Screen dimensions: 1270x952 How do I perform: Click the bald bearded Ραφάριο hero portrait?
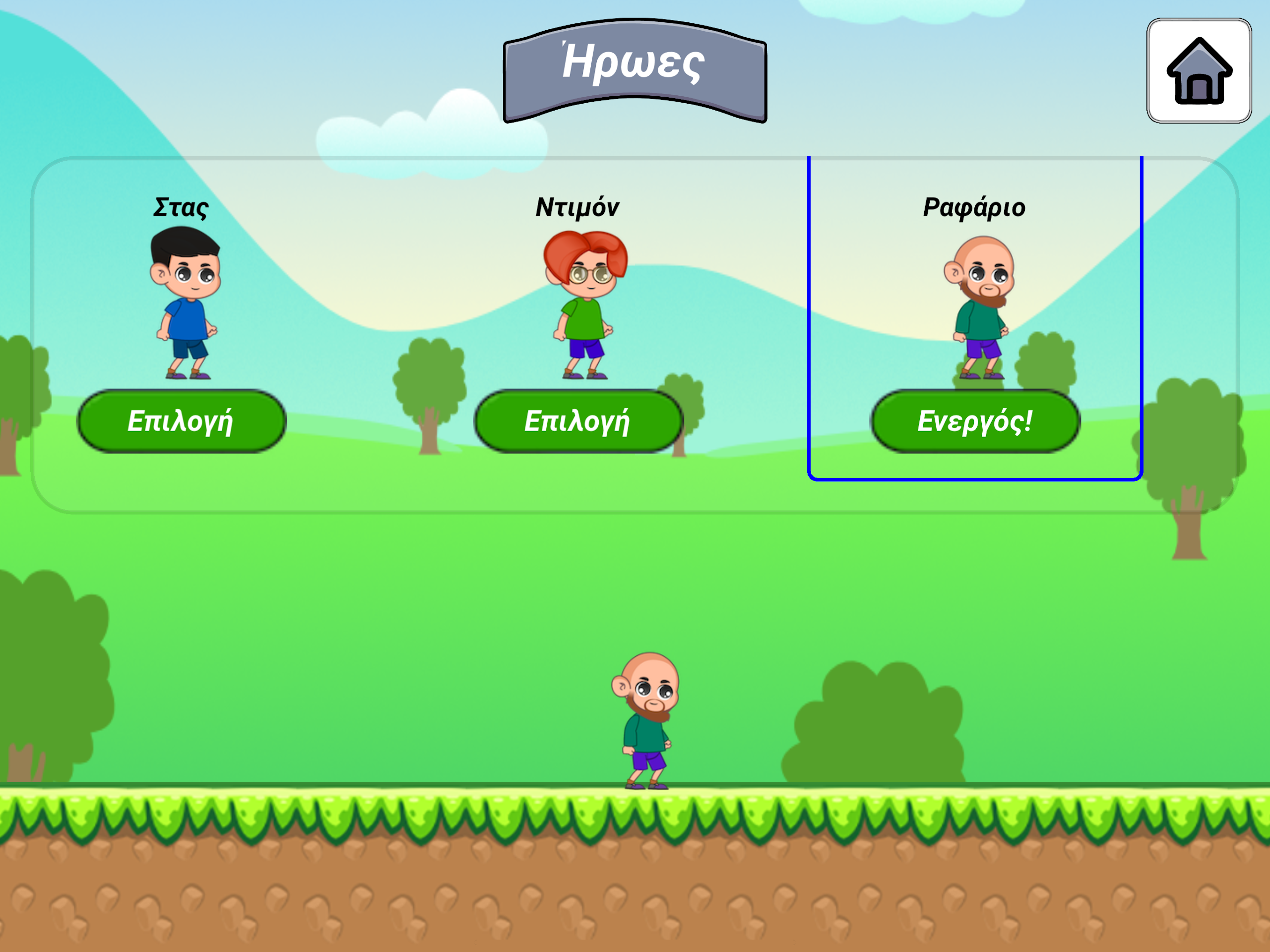[x=979, y=307]
